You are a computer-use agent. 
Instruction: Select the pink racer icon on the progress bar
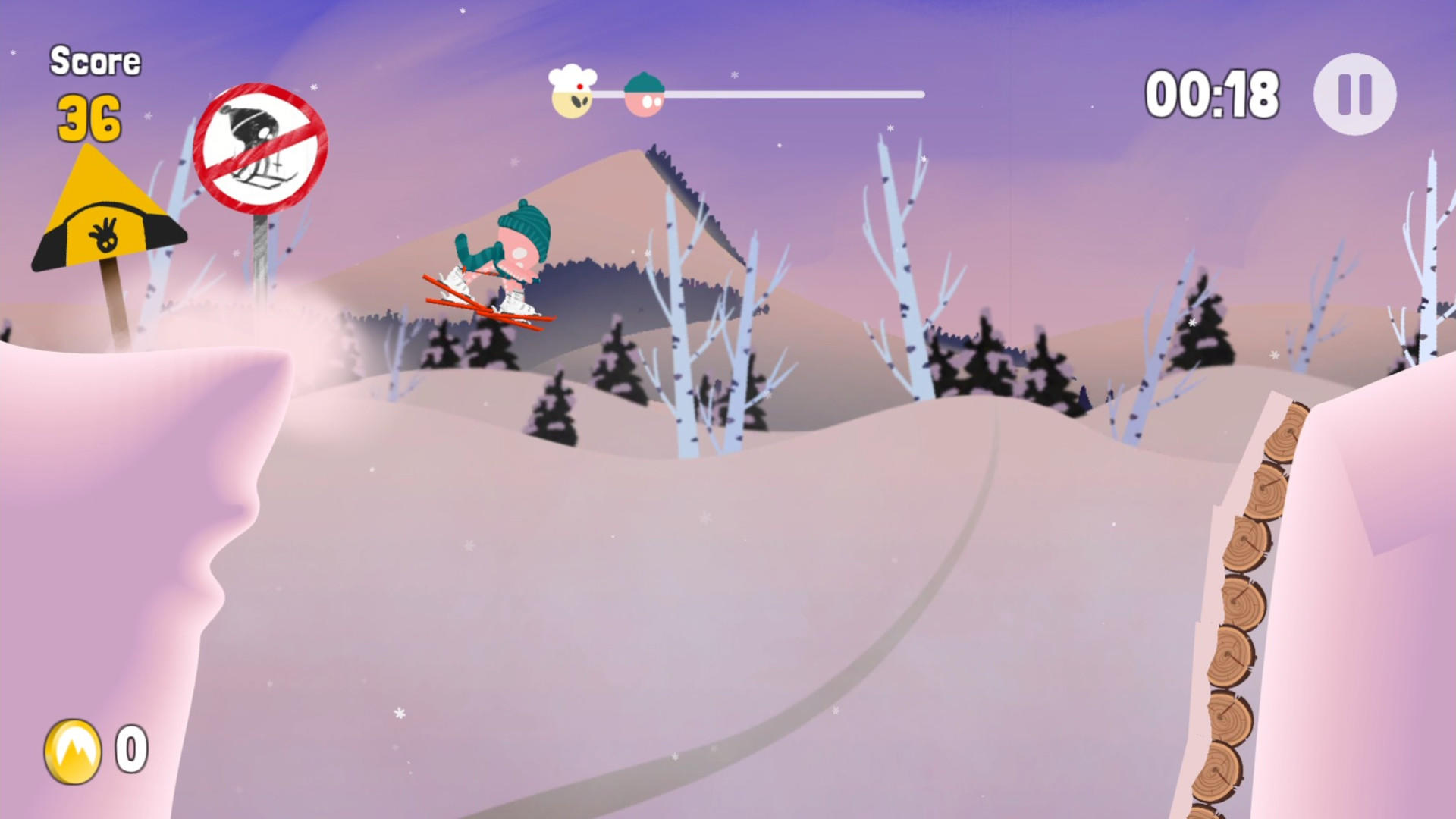(x=644, y=93)
